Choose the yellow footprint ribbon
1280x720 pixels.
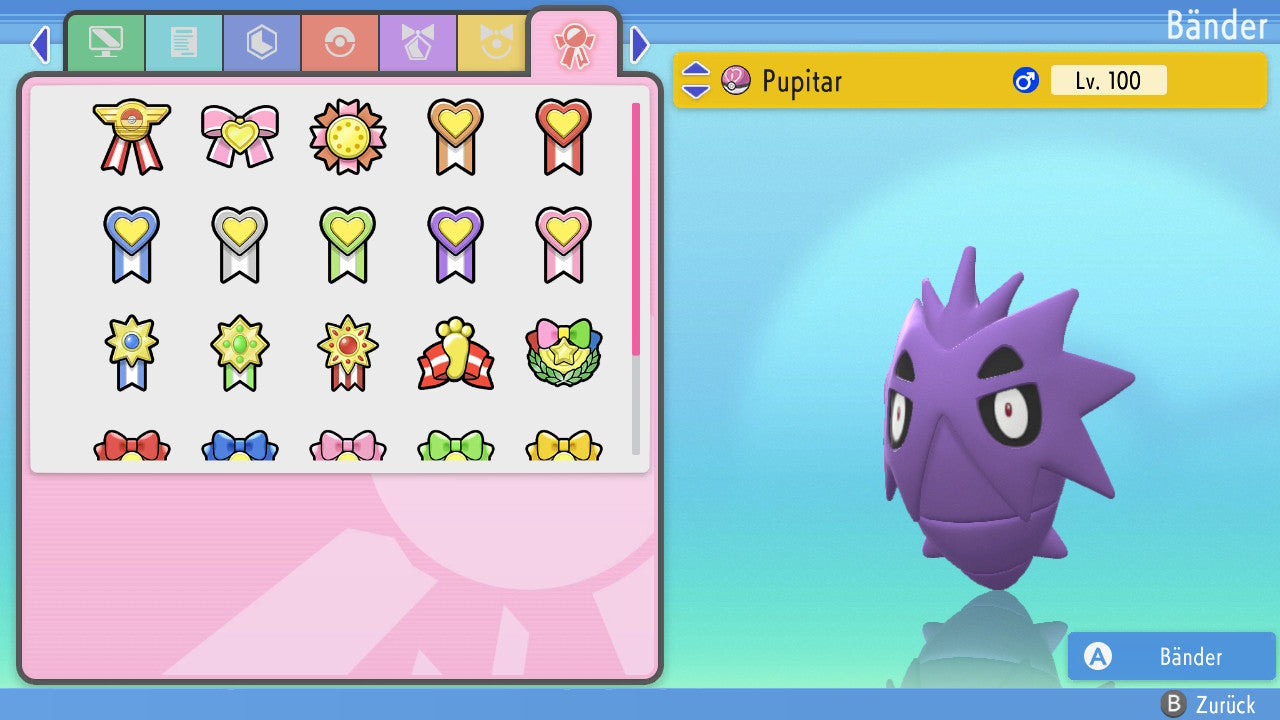pyautogui.click(x=456, y=354)
